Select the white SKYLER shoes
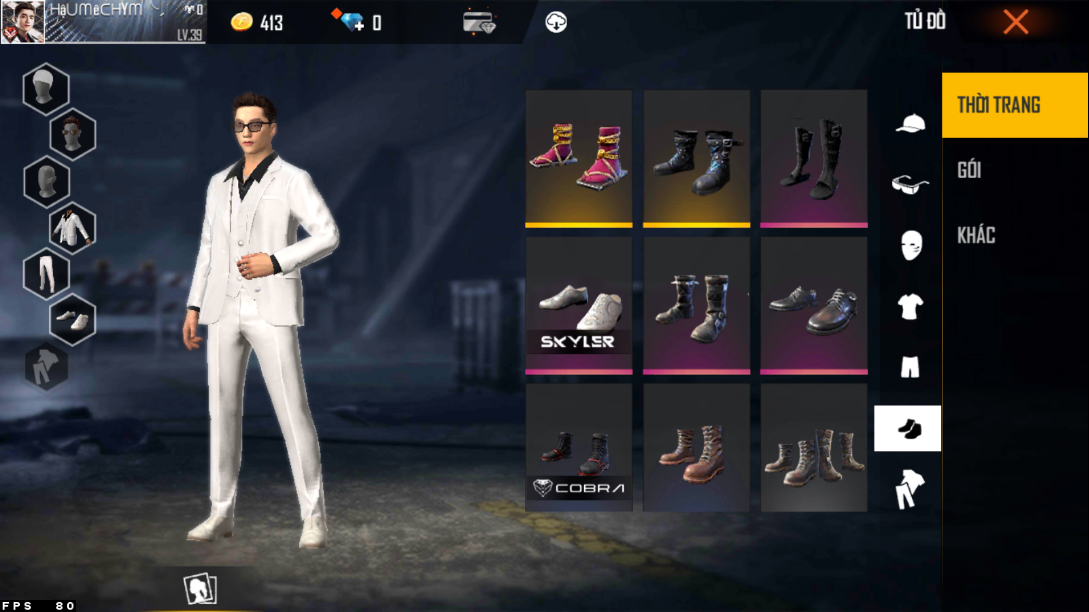The image size is (1089, 612). click(x=579, y=305)
